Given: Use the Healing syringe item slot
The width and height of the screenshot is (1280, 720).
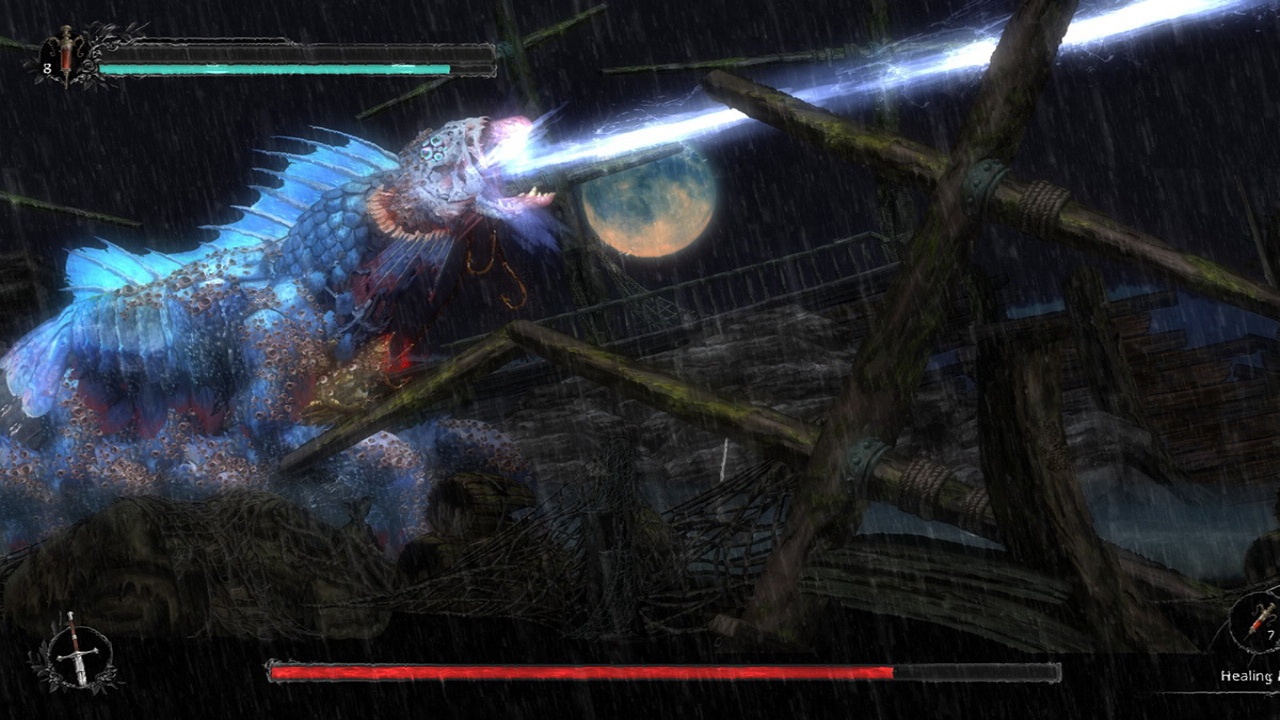Looking at the screenshot, I should pos(1259,621).
